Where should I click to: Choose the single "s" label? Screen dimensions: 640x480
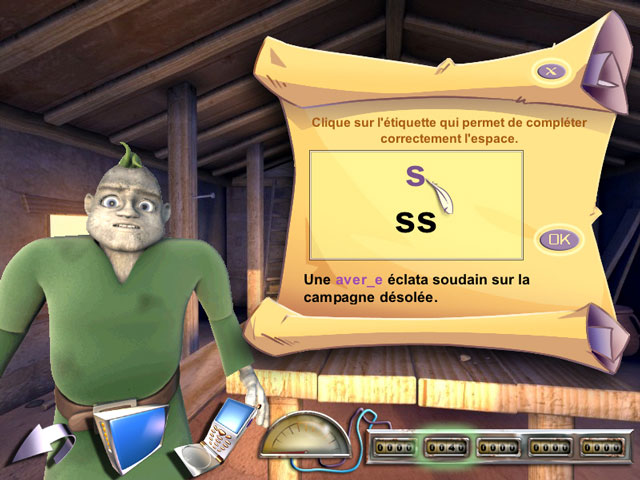pyautogui.click(x=416, y=175)
